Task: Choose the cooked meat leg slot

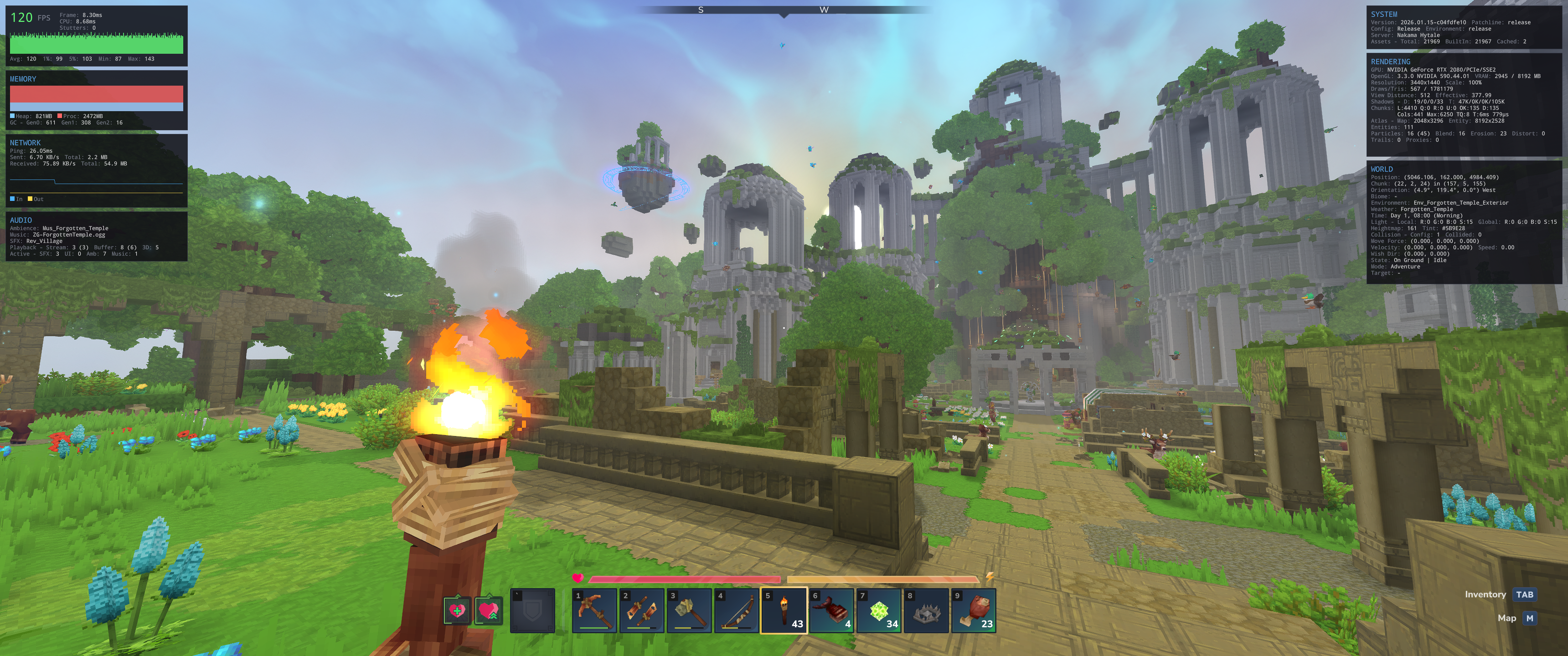Action: (x=974, y=610)
